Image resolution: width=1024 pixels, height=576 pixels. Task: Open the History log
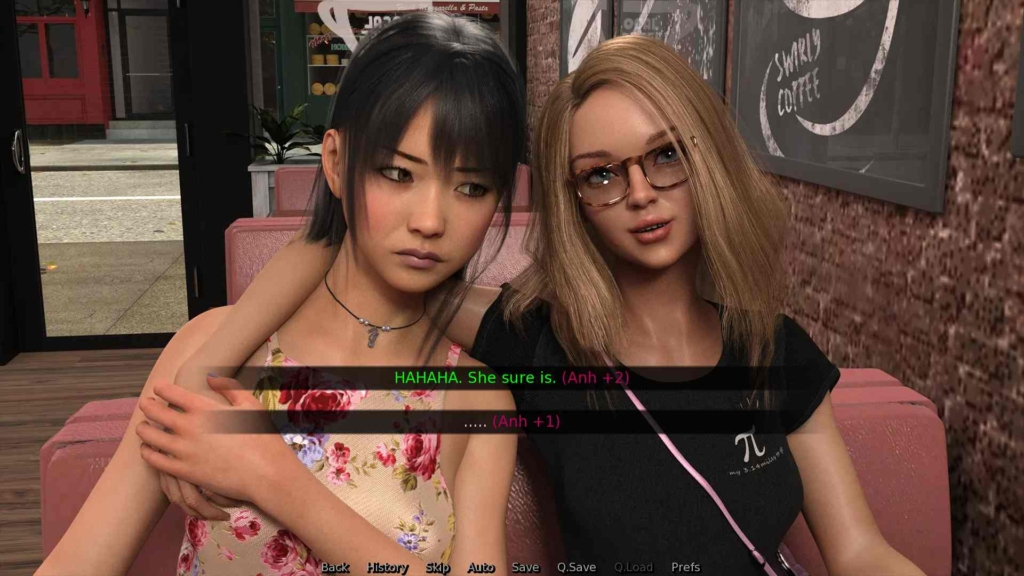387,567
